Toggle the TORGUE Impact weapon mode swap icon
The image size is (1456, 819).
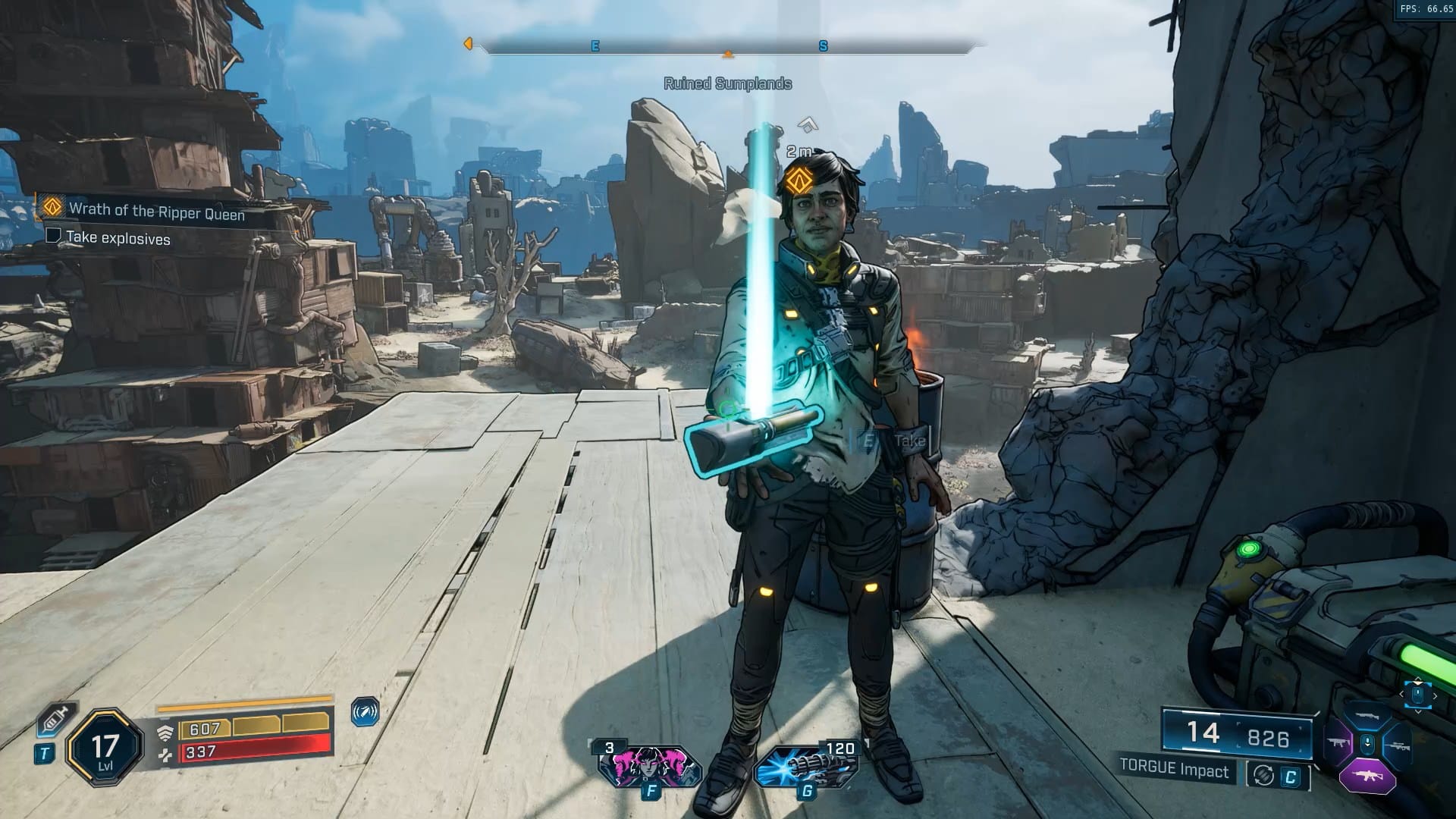click(x=1263, y=775)
